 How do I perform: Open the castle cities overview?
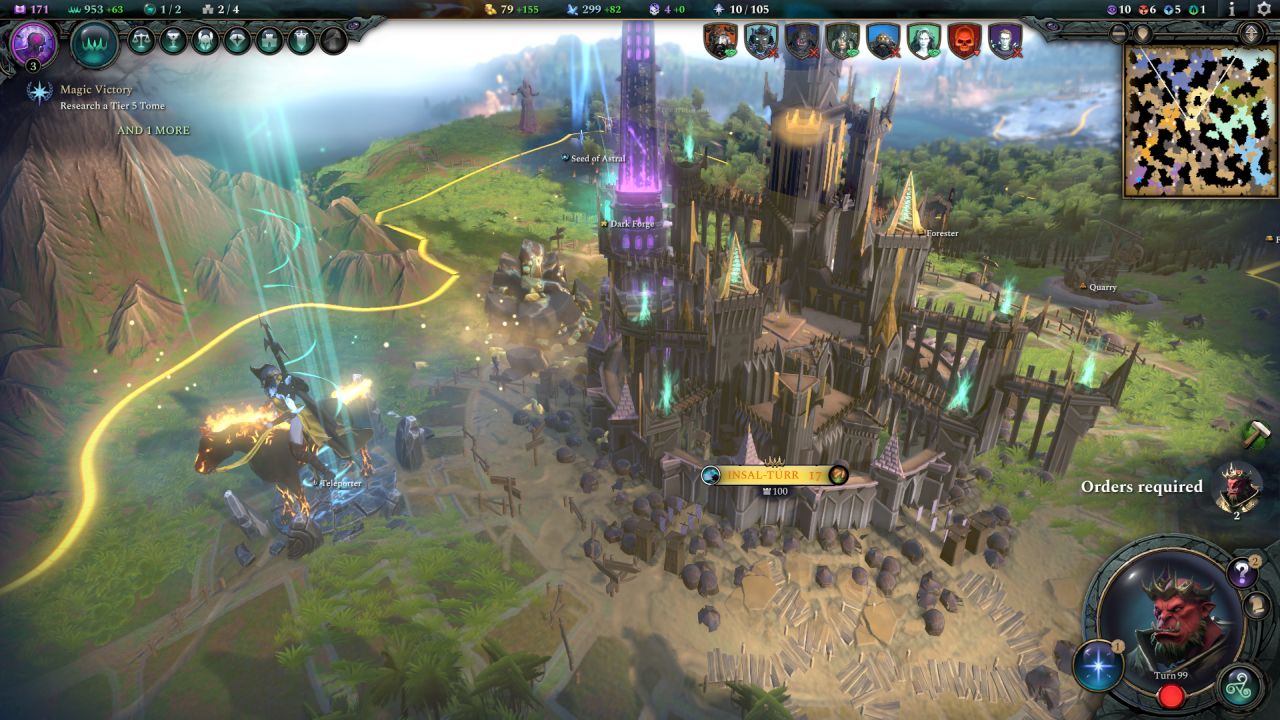[269, 40]
